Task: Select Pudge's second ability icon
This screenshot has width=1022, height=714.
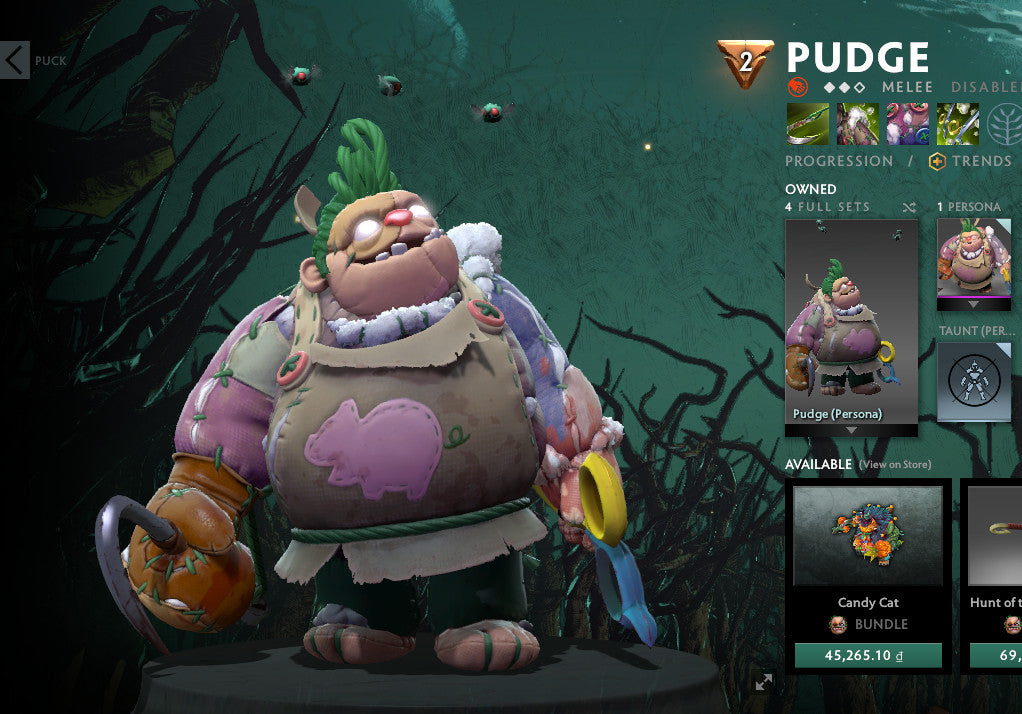Action: [x=857, y=125]
